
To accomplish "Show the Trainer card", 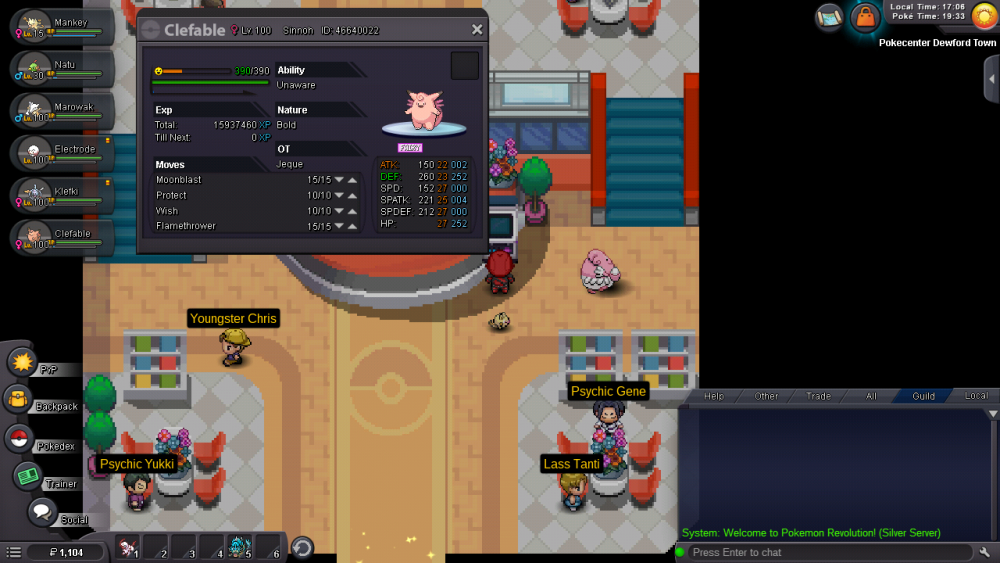I will 27,476.
